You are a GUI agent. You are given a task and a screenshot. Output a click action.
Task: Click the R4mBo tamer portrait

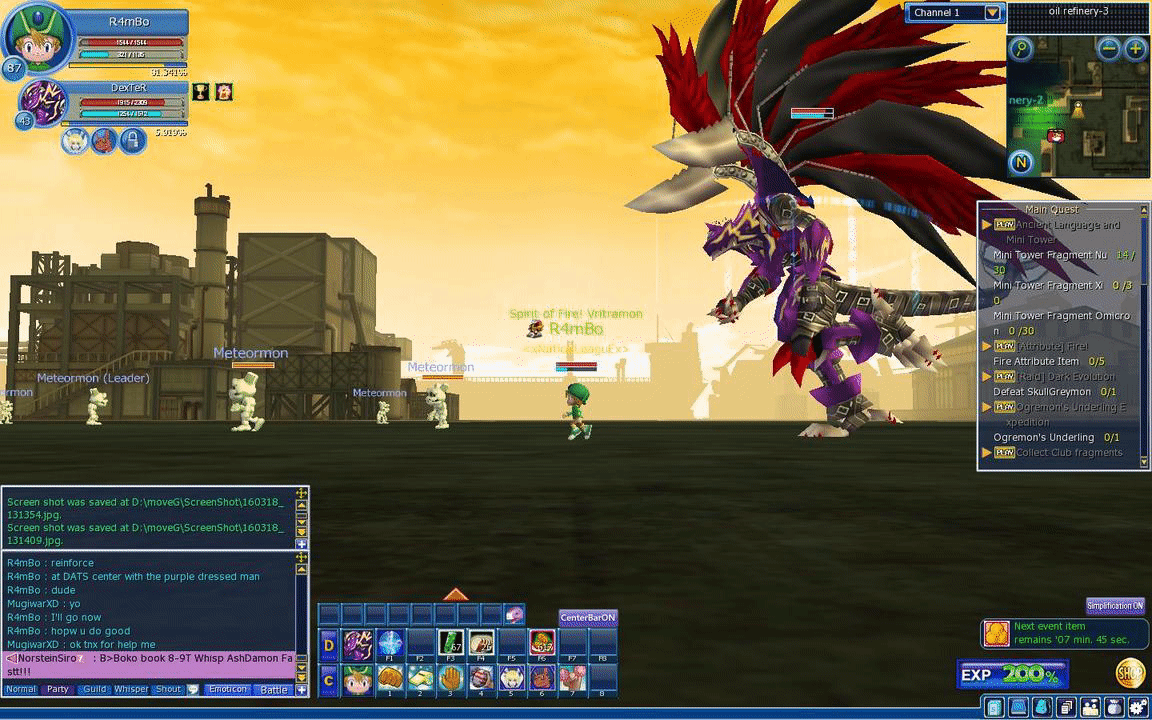38,39
